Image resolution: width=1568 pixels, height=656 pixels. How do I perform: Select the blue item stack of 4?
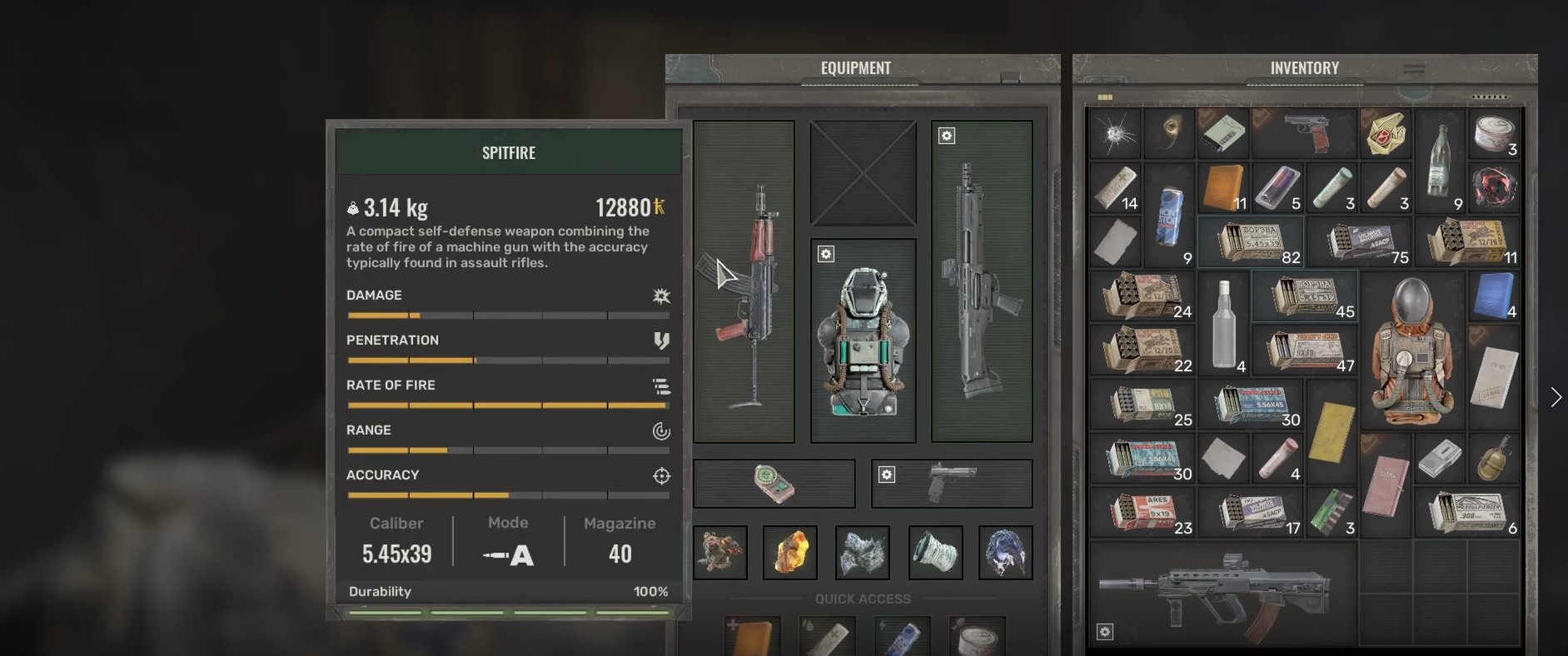[1495, 296]
